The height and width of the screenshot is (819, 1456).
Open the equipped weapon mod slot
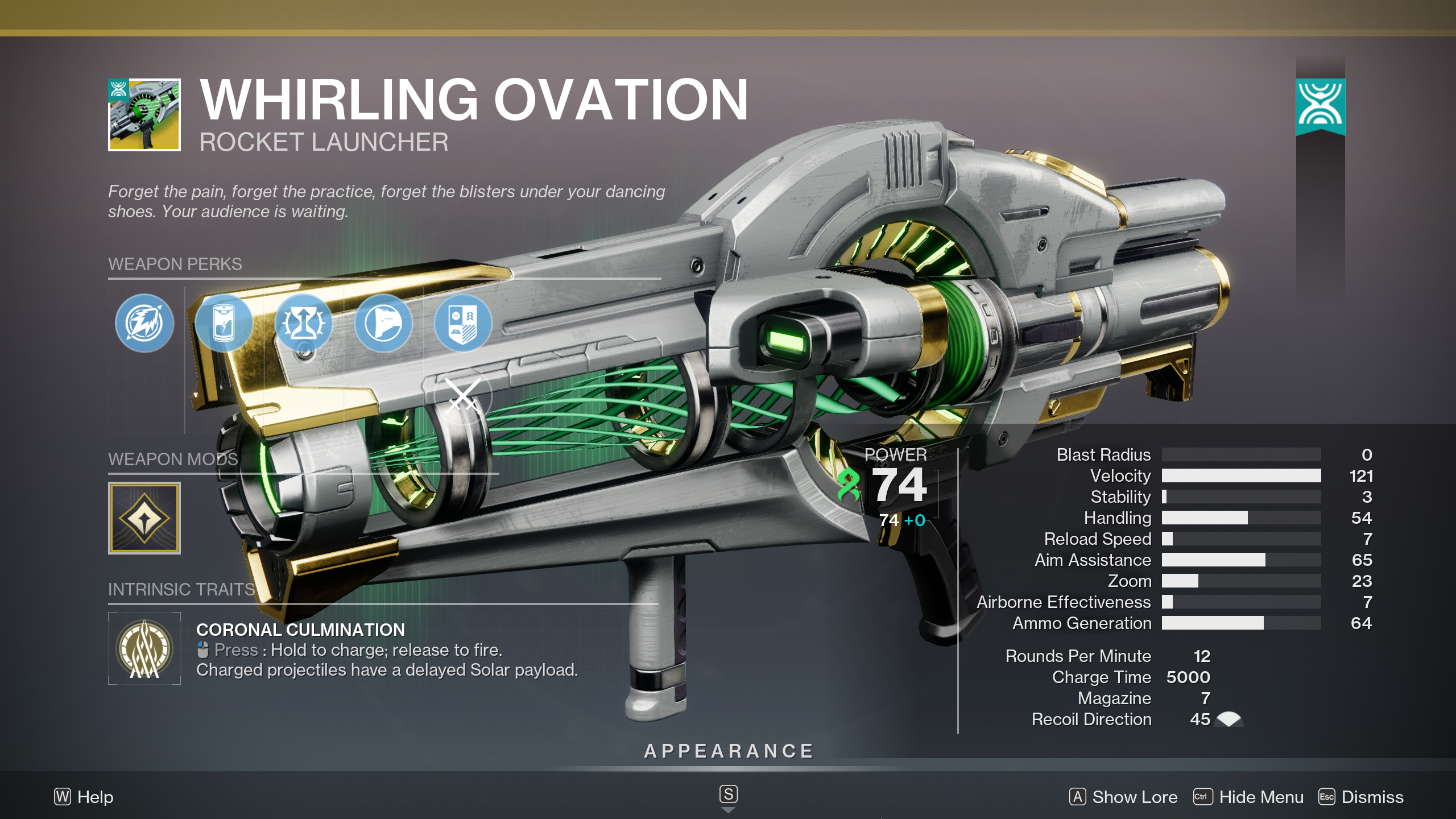point(144,518)
